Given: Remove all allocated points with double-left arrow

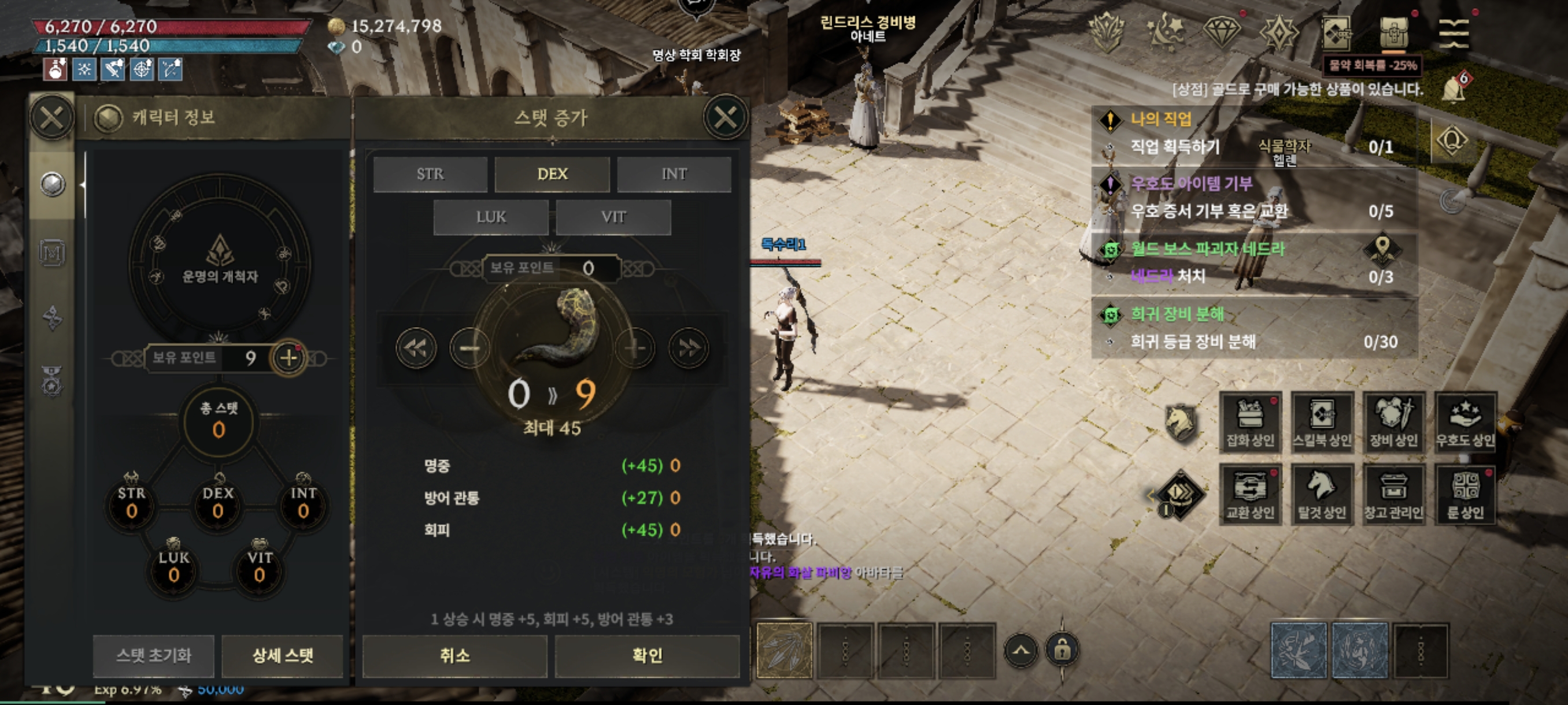Looking at the screenshot, I should [x=416, y=348].
